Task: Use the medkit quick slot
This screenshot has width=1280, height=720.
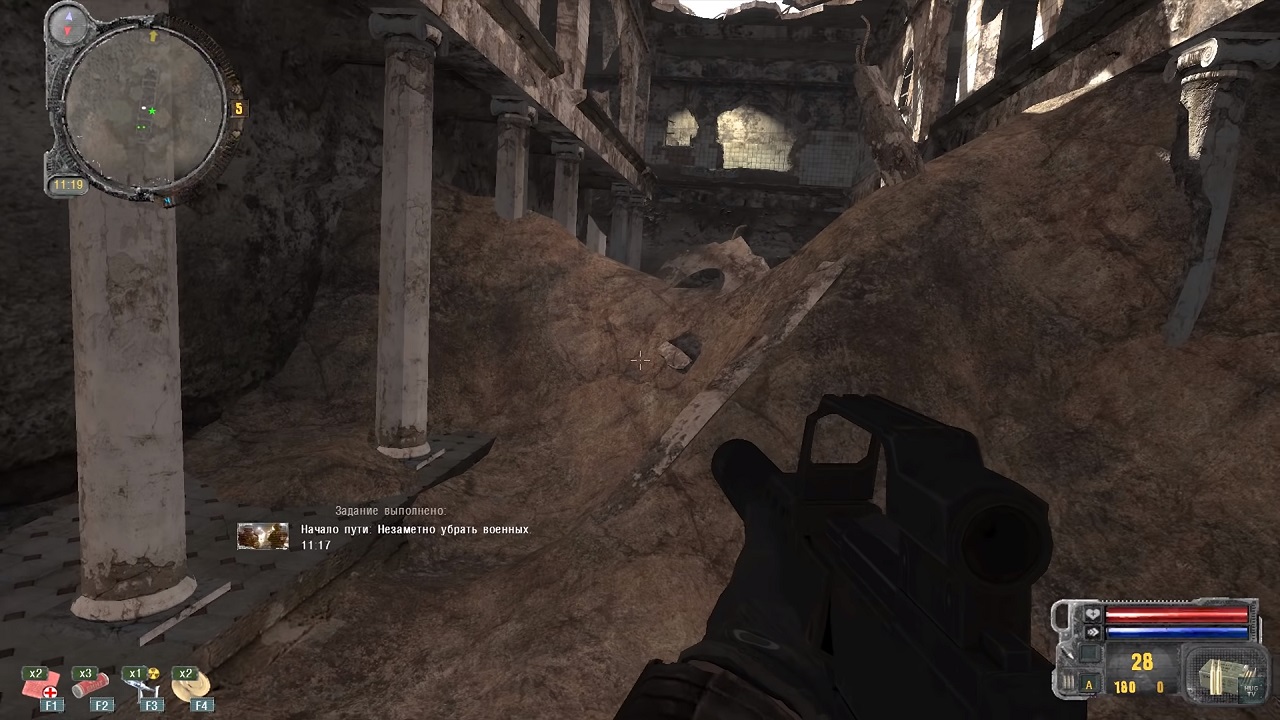Action: (44, 685)
